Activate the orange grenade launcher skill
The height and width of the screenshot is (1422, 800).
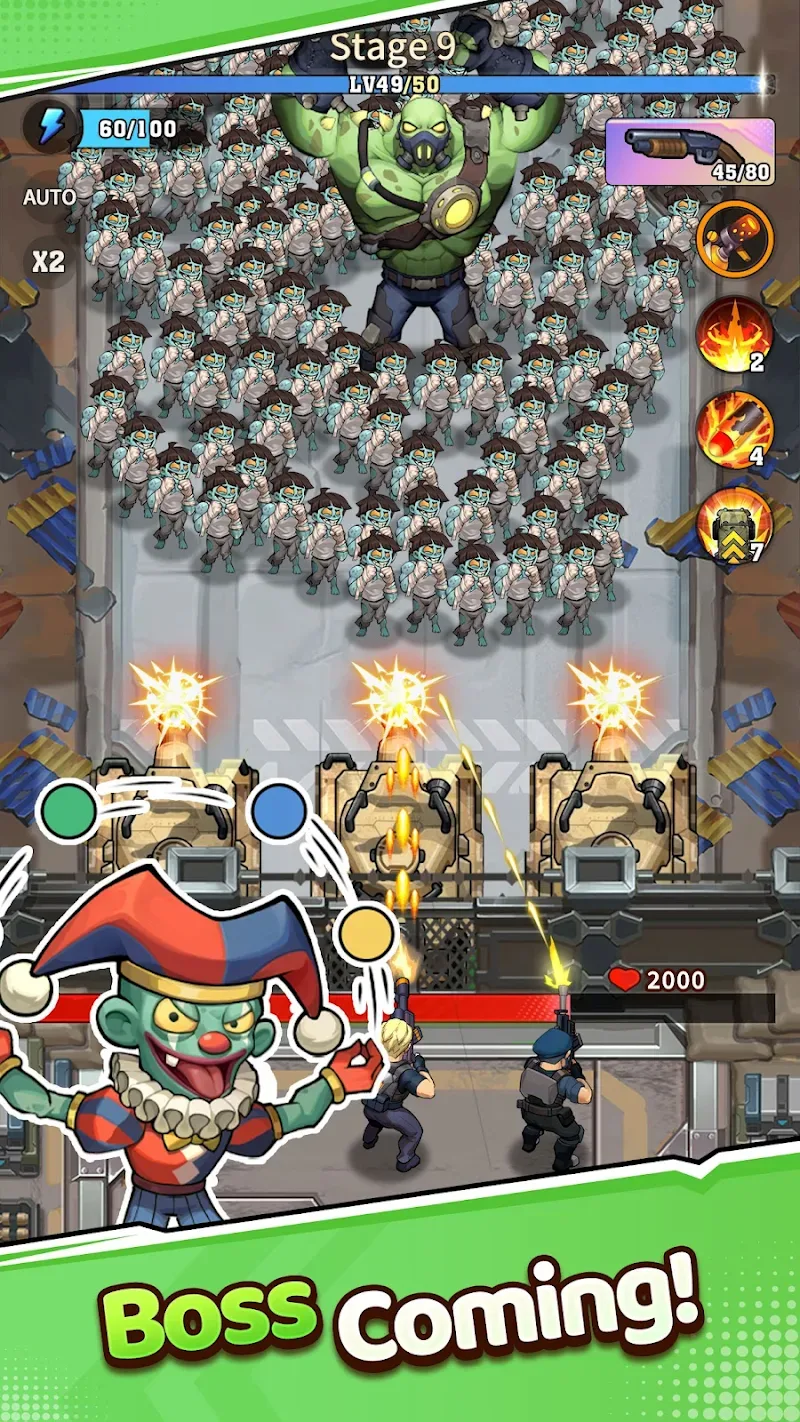point(734,238)
